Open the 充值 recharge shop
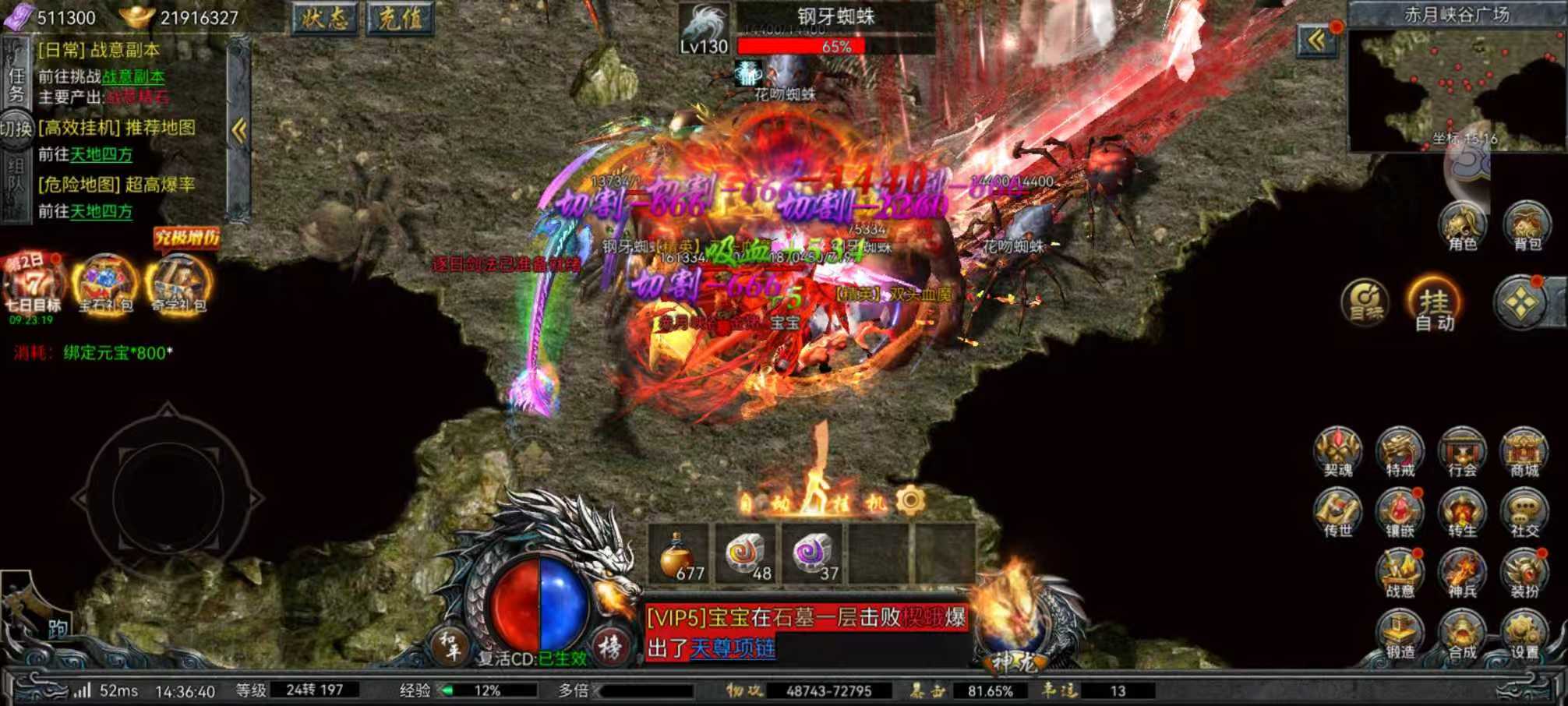Image resolution: width=1568 pixels, height=706 pixels. tap(400, 18)
